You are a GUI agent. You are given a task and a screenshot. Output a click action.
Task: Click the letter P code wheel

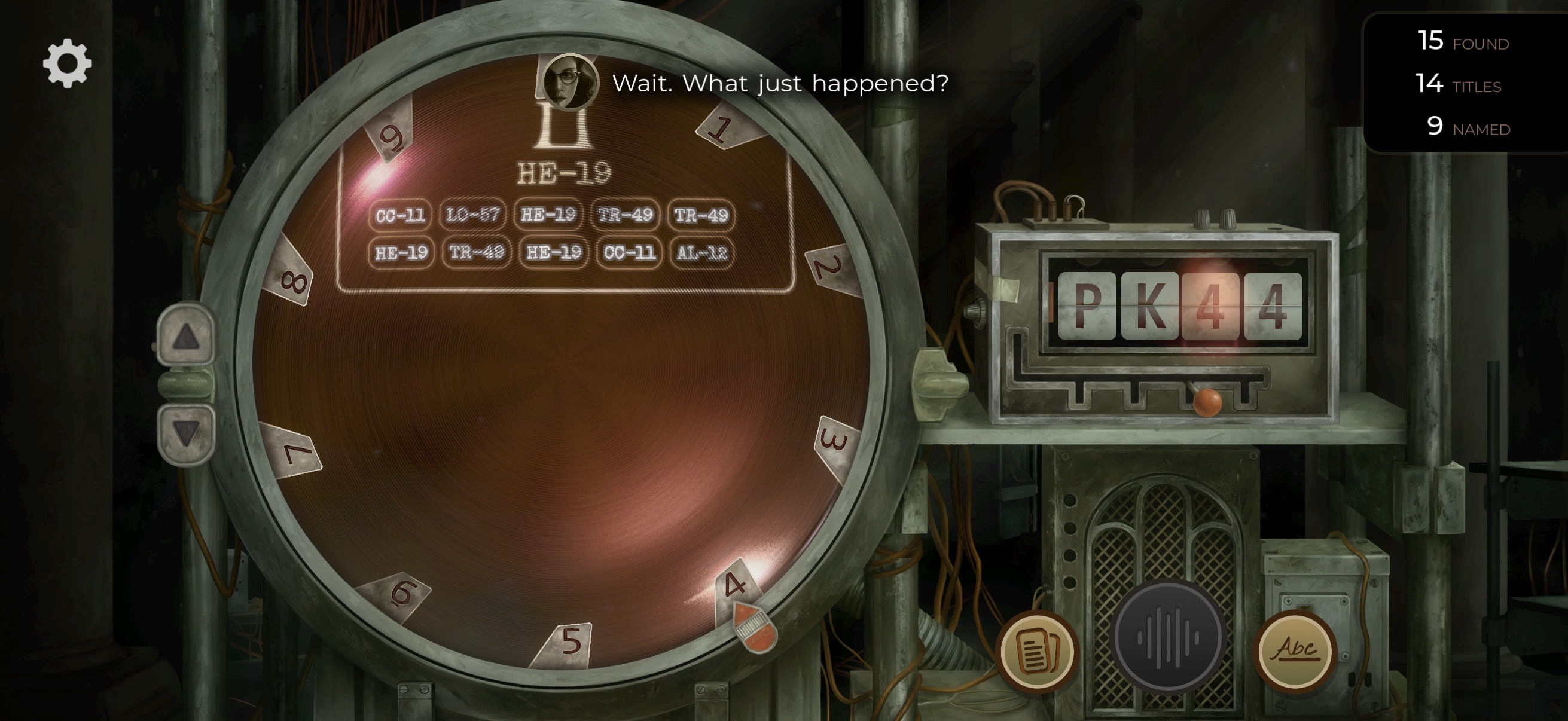pyautogui.click(x=1087, y=306)
